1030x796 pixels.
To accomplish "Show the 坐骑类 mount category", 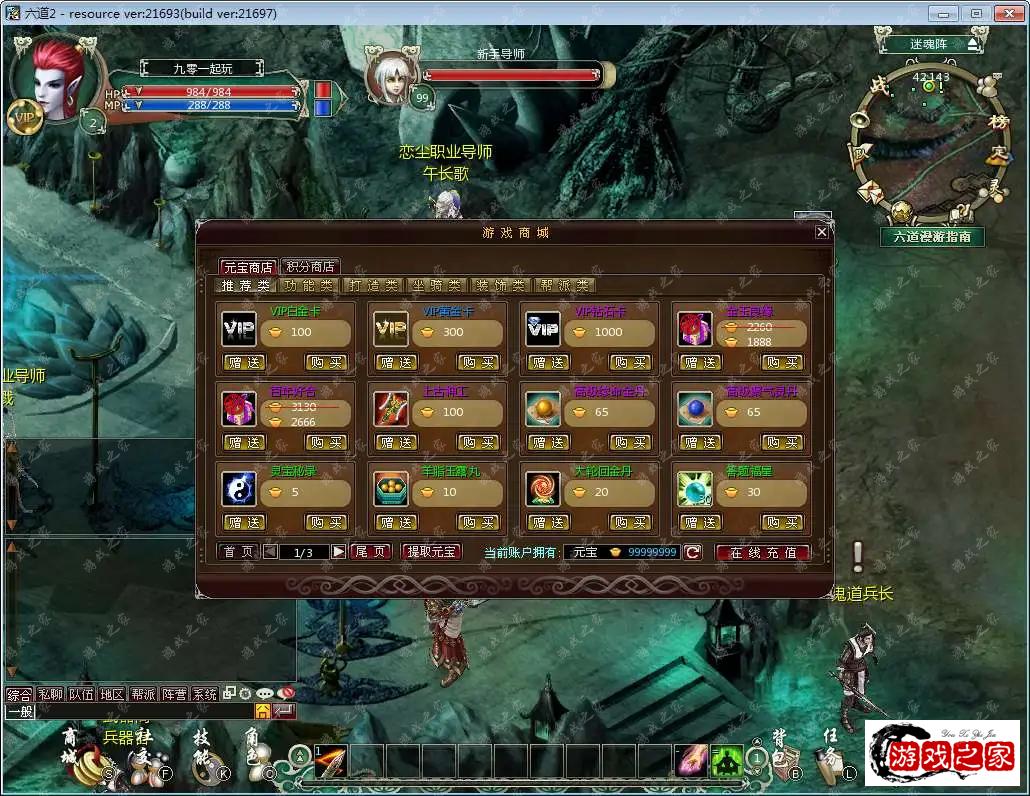I will point(436,285).
